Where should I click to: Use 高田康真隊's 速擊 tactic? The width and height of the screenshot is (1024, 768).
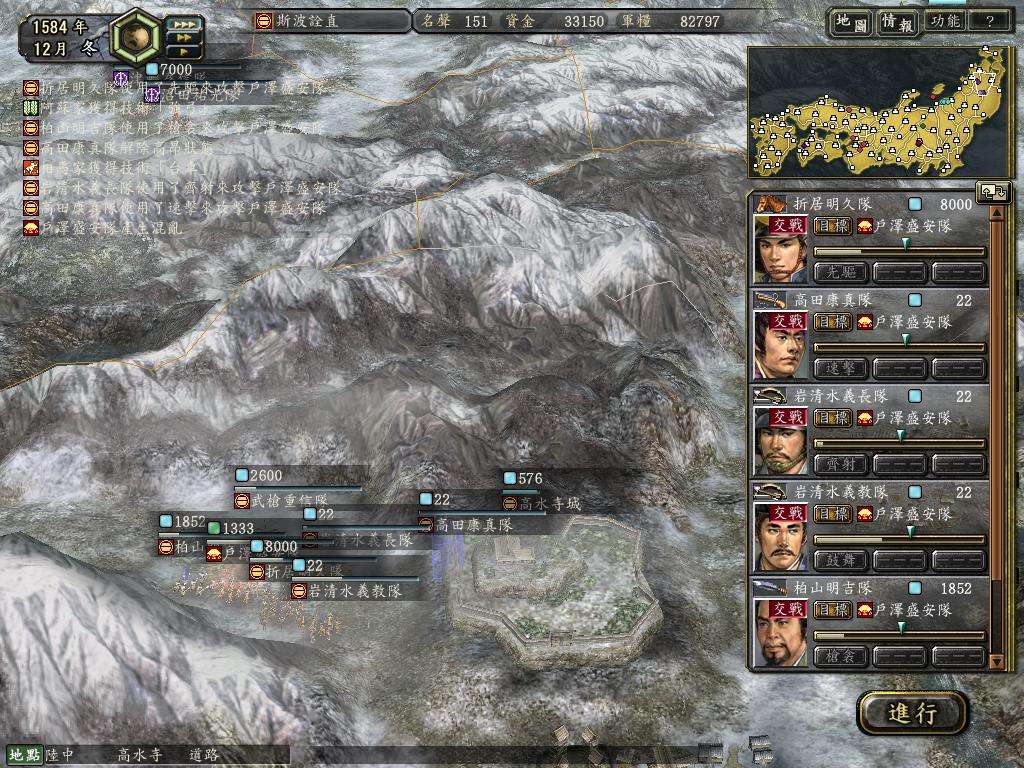tap(842, 368)
